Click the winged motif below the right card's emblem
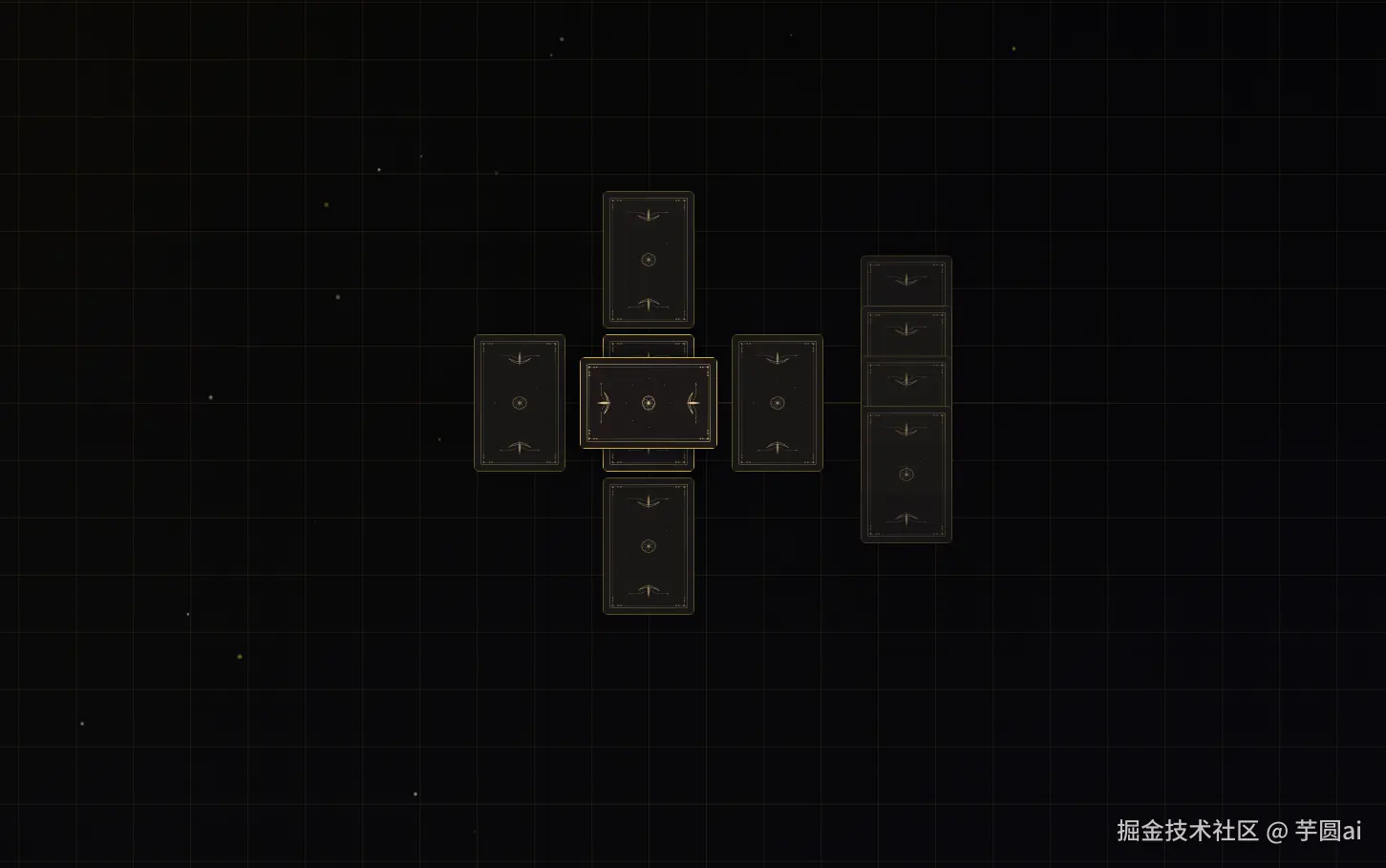This screenshot has width=1386, height=868. [x=777, y=447]
